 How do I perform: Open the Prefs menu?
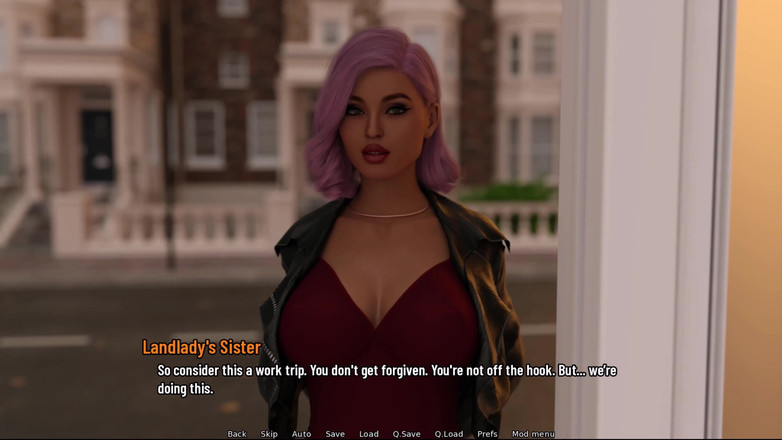[487, 434]
